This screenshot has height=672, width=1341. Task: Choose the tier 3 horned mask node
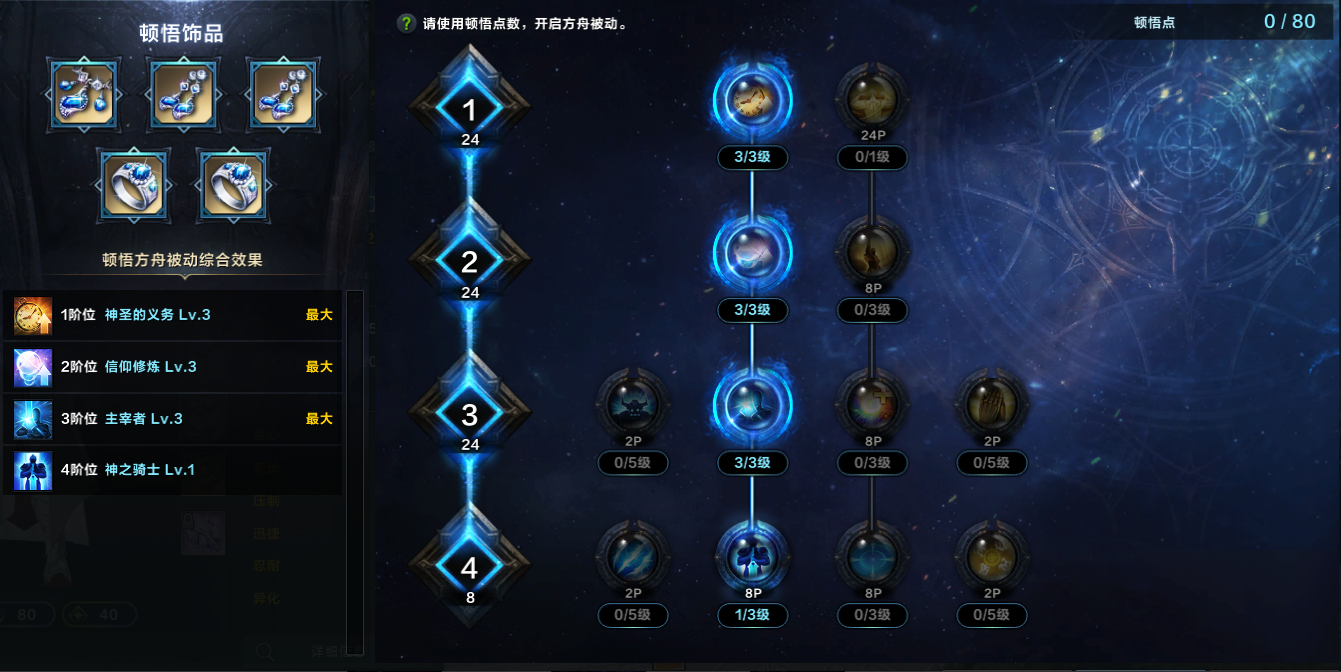point(632,403)
